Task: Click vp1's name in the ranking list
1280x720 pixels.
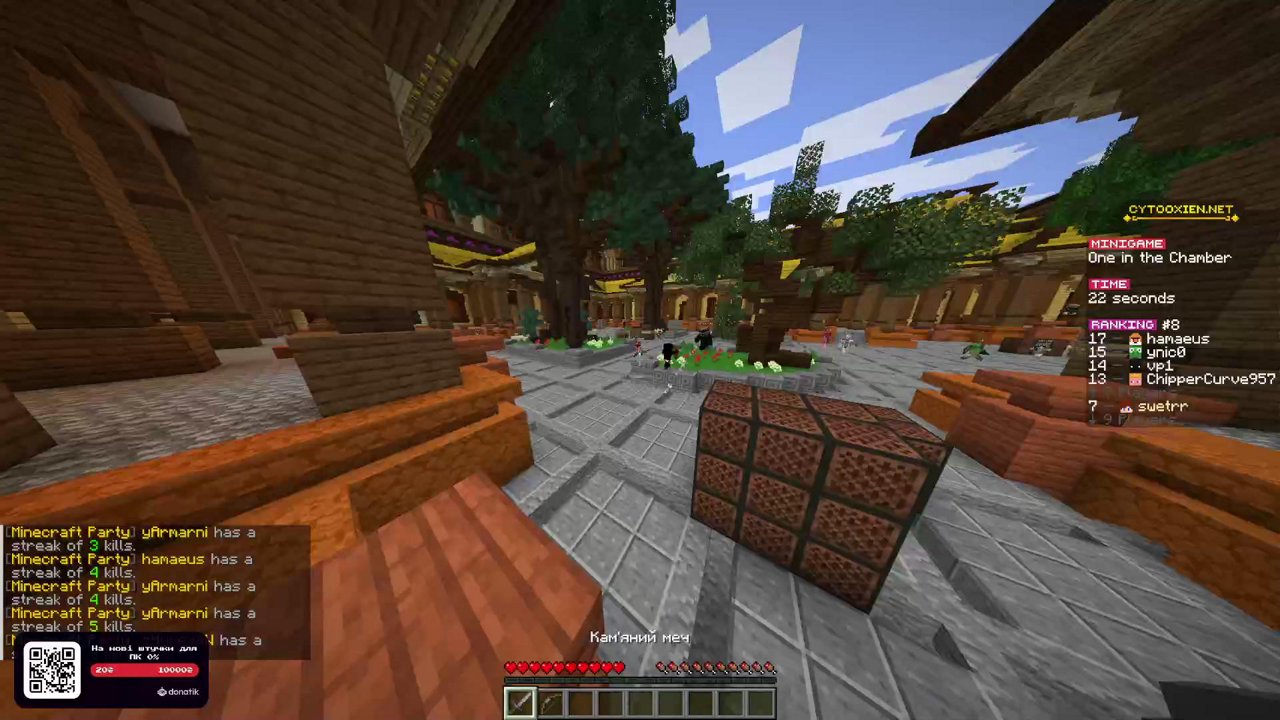Action: click(x=1158, y=365)
